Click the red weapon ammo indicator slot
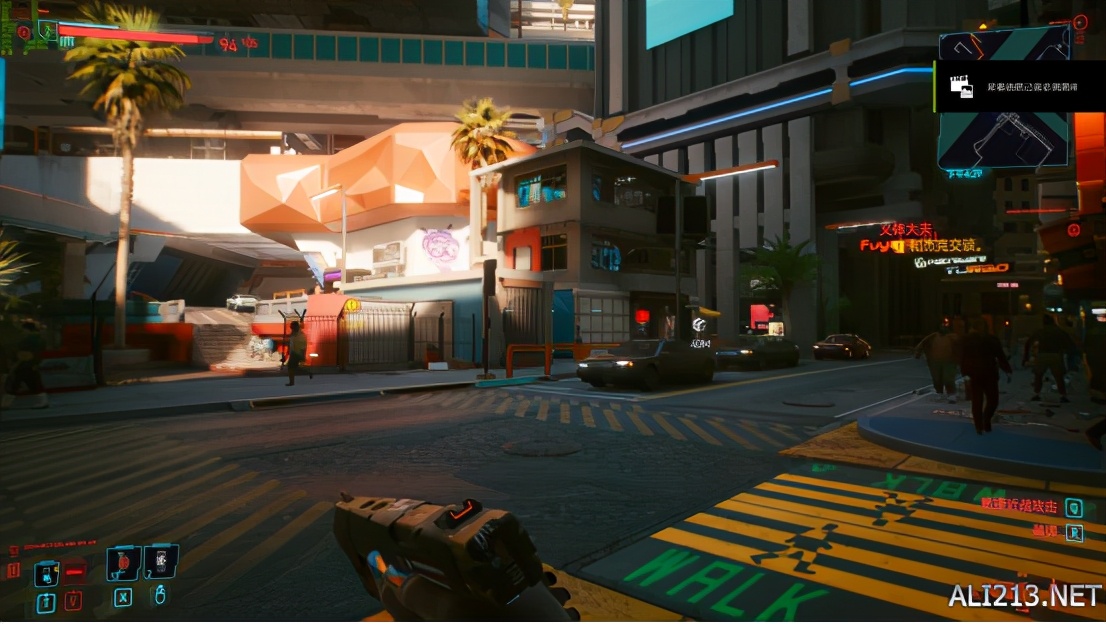This screenshot has height=624, width=1106. (x=75, y=572)
